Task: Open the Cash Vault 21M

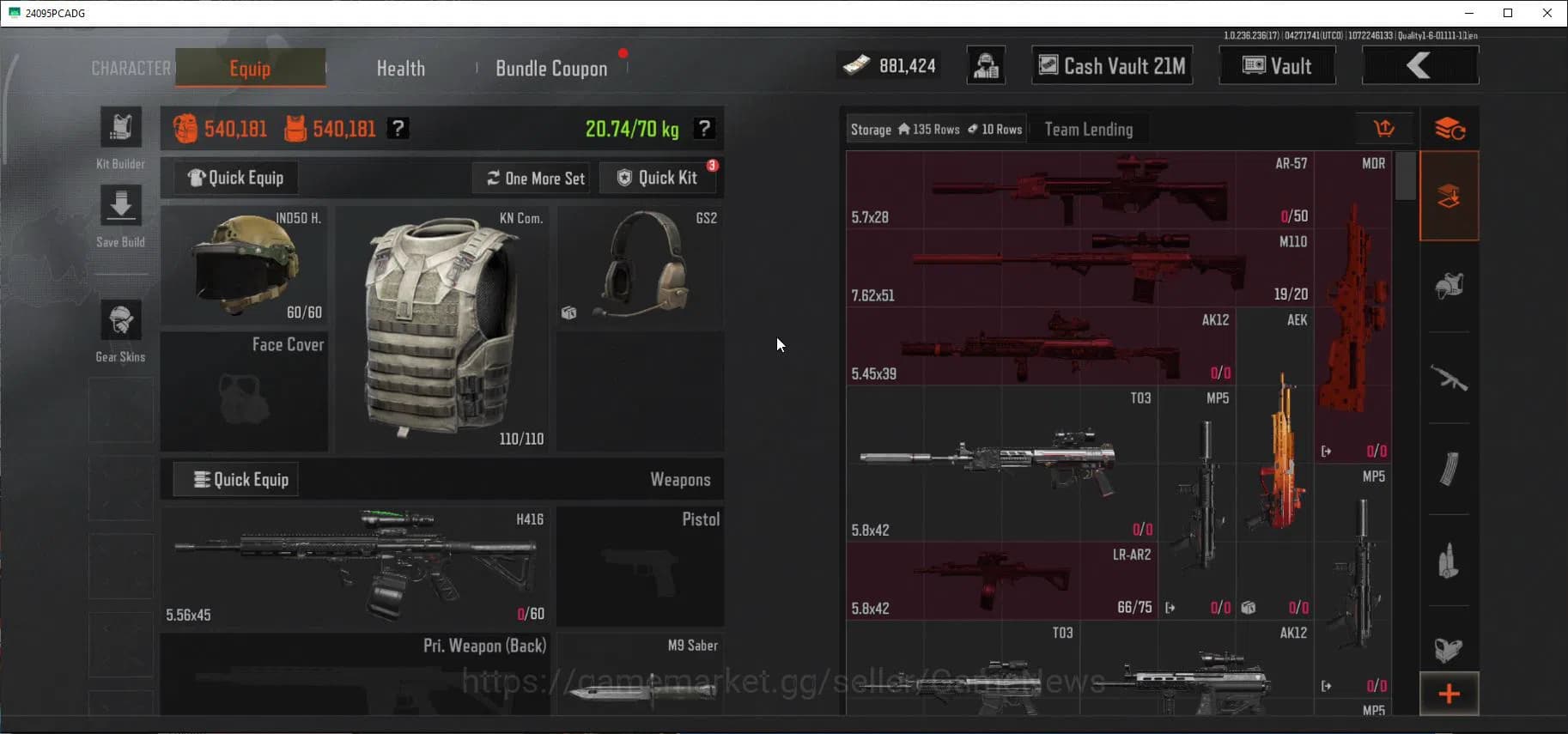Action: (x=1111, y=65)
